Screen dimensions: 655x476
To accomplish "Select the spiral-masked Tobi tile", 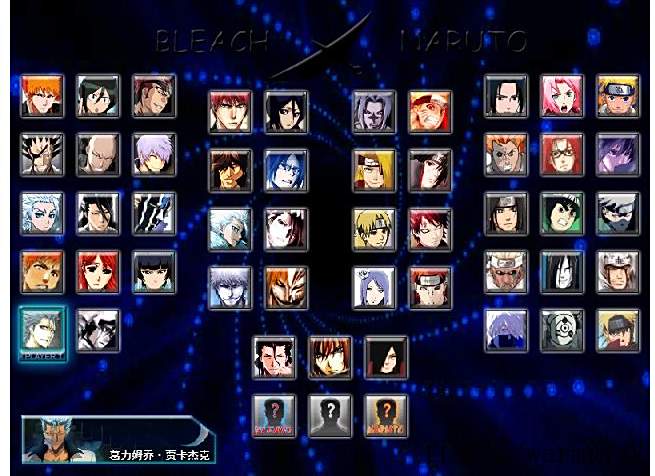I will click(x=562, y=329).
